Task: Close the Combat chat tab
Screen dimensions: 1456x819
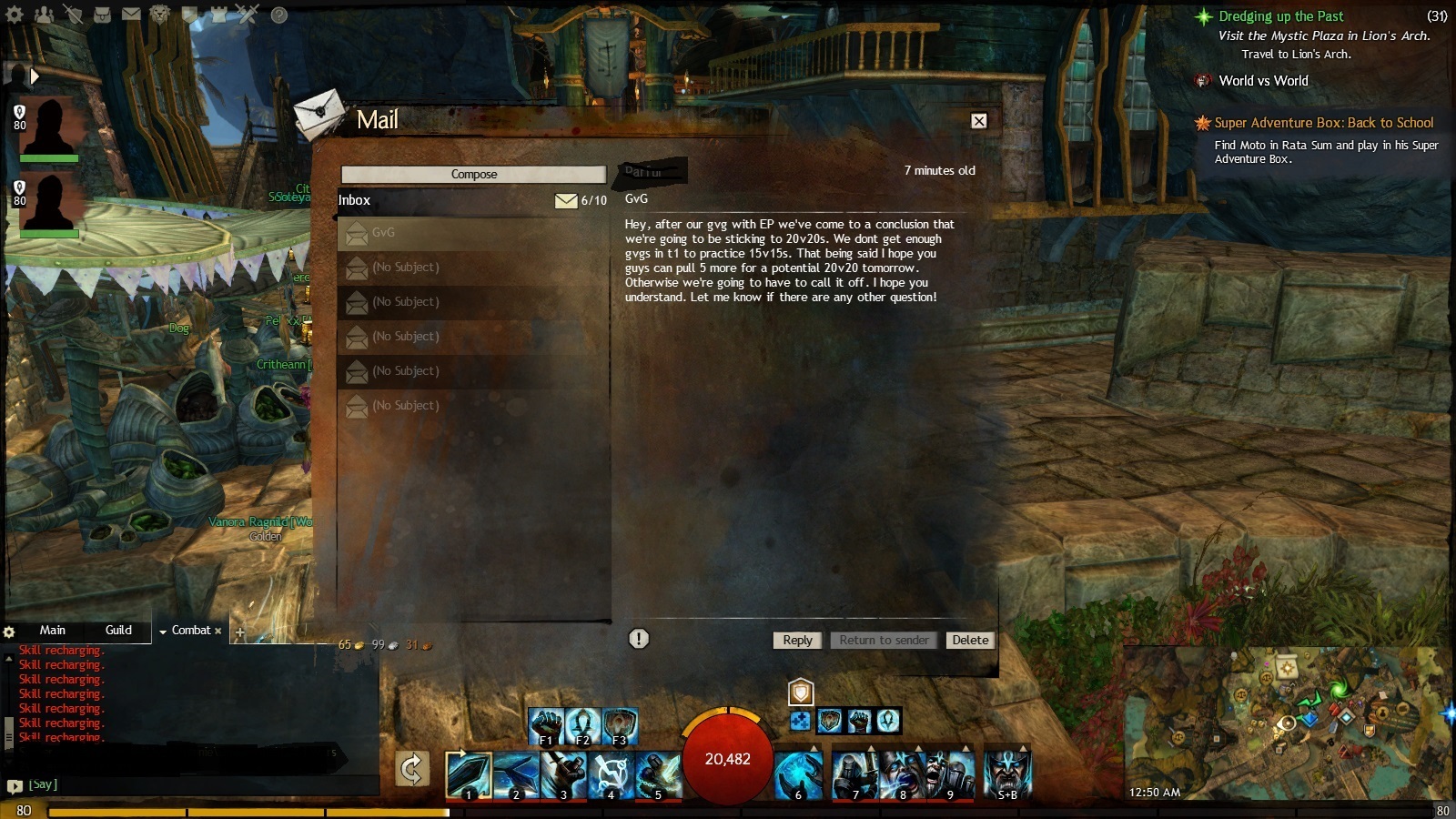Action: click(218, 631)
